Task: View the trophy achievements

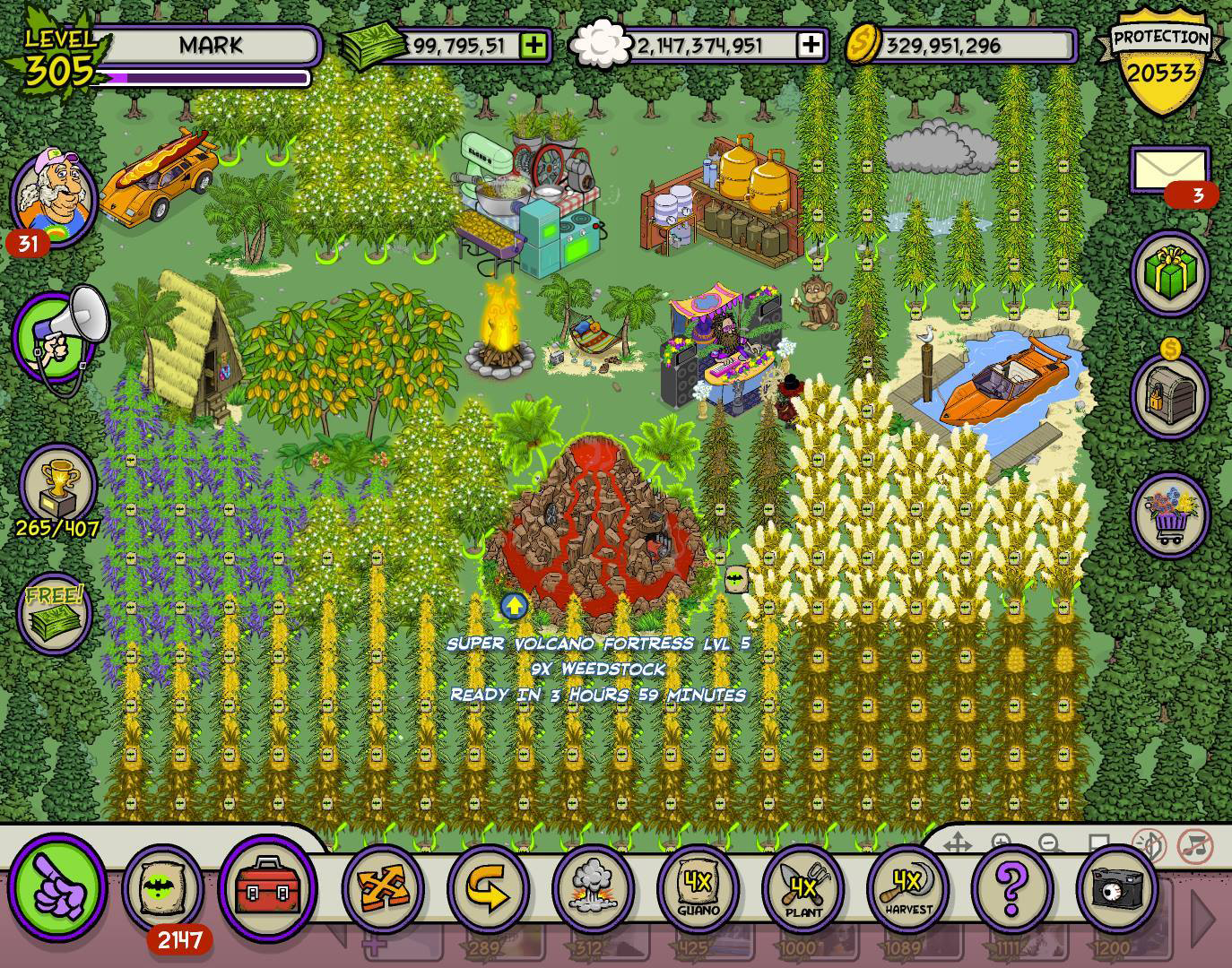Action: click(x=56, y=486)
